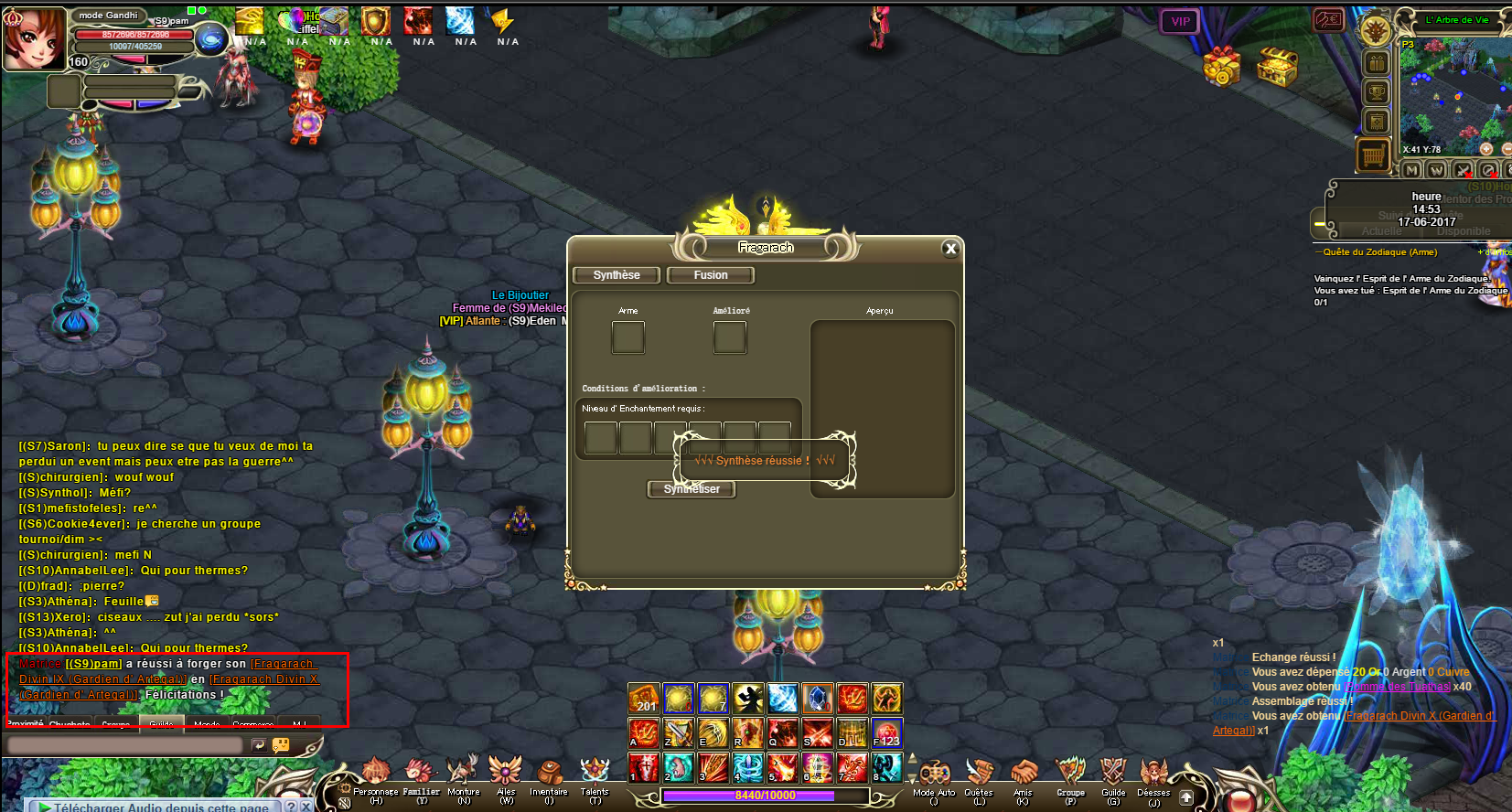
Task: Click the chat text input box
Action: [x=124, y=745]
